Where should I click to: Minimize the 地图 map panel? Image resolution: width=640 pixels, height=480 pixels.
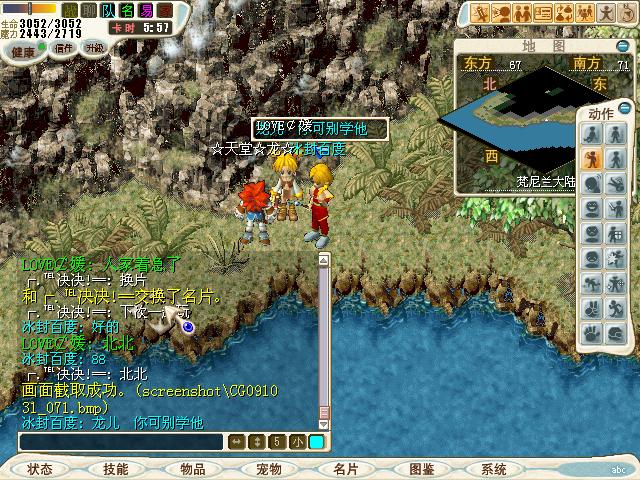point(621,45)
